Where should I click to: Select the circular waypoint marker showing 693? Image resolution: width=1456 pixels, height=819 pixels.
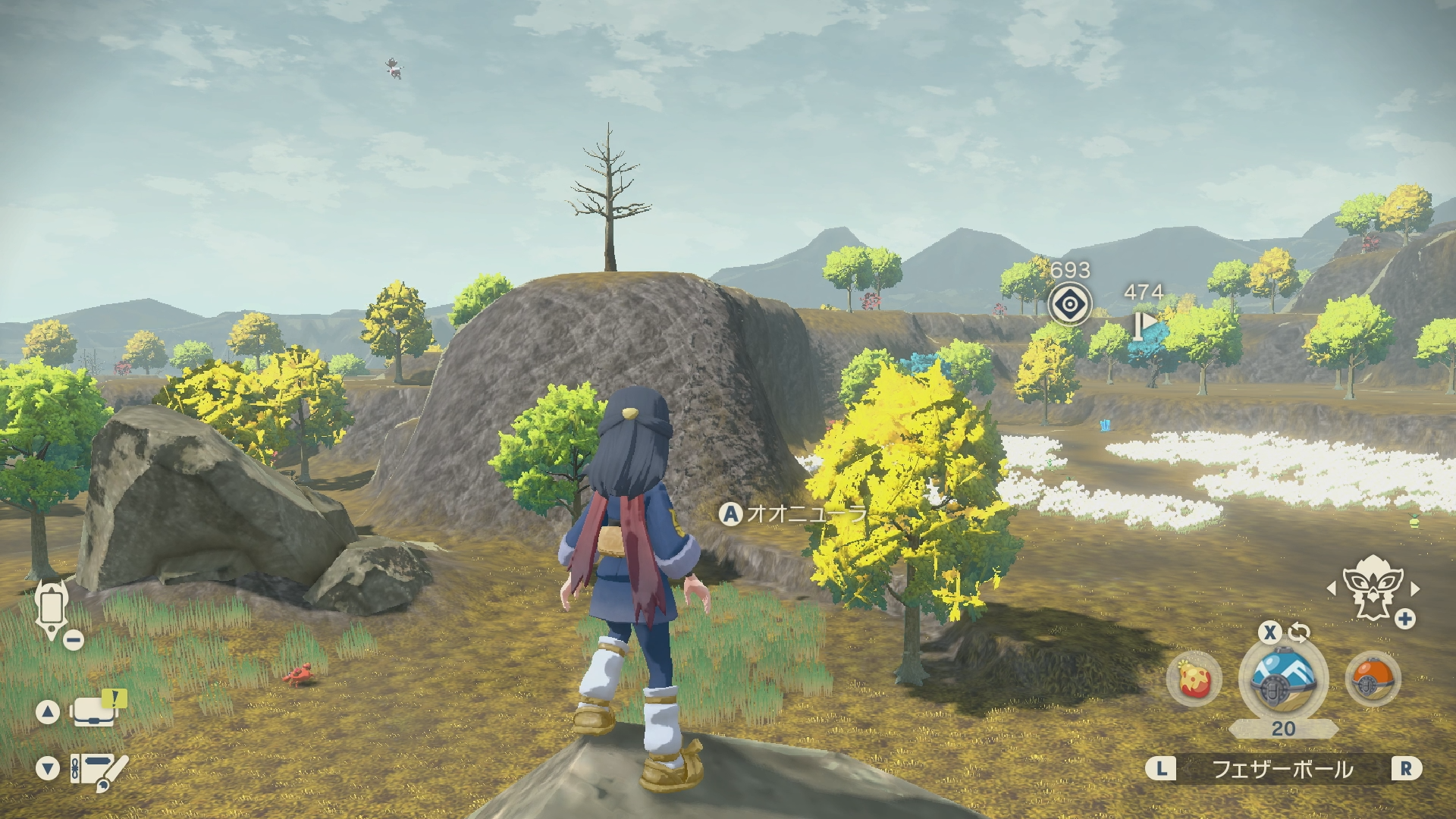pos(1069,305)
